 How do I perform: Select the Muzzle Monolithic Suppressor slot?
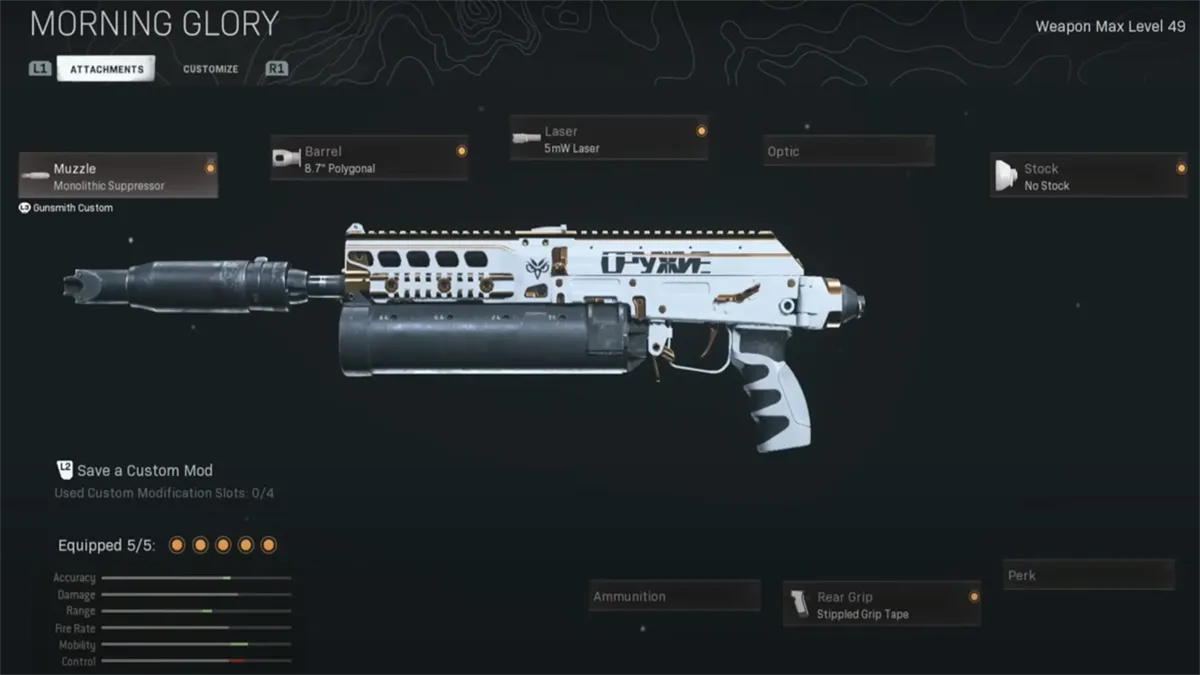point(118,176)
